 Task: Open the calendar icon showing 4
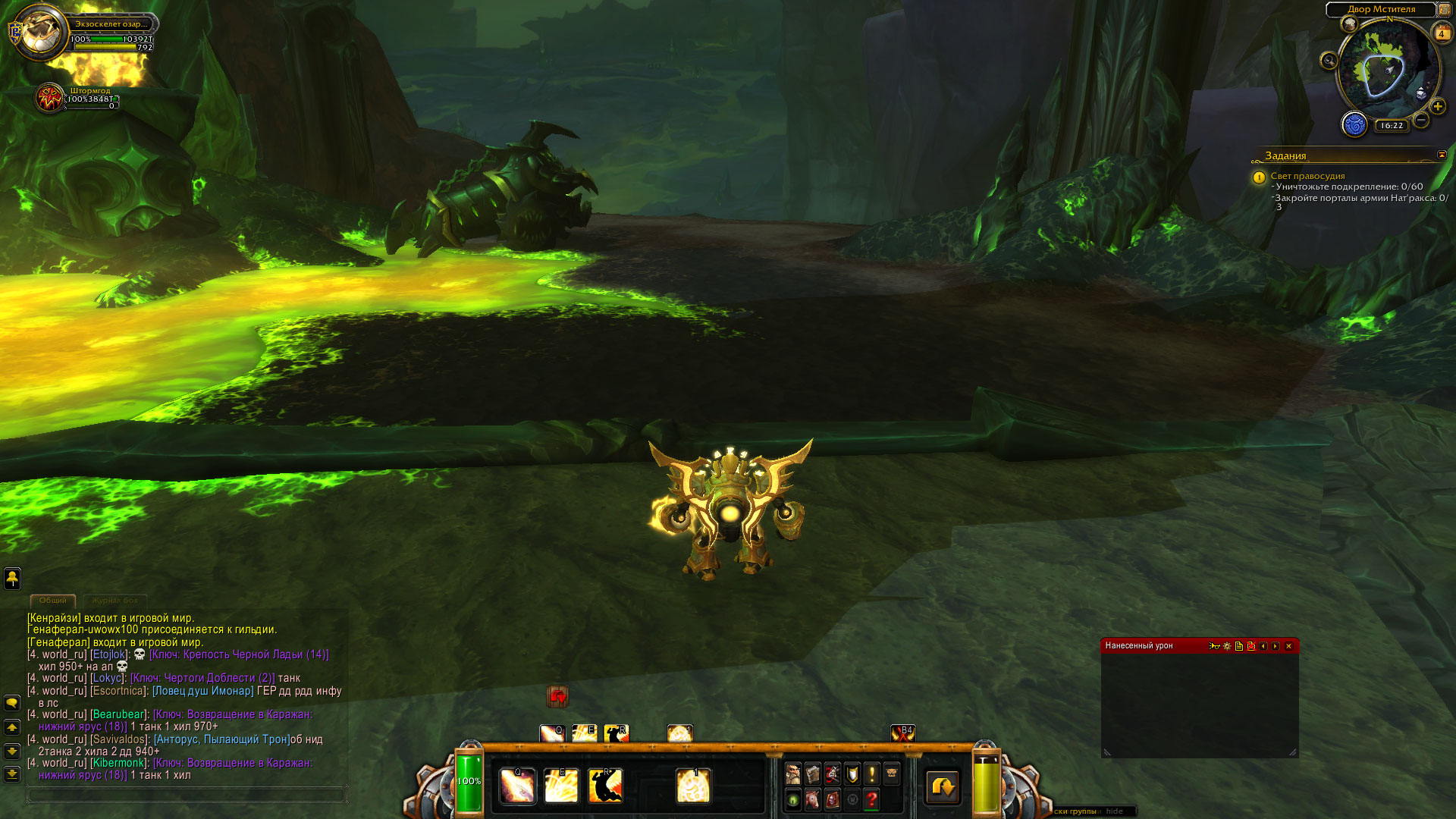[1442, 33]
